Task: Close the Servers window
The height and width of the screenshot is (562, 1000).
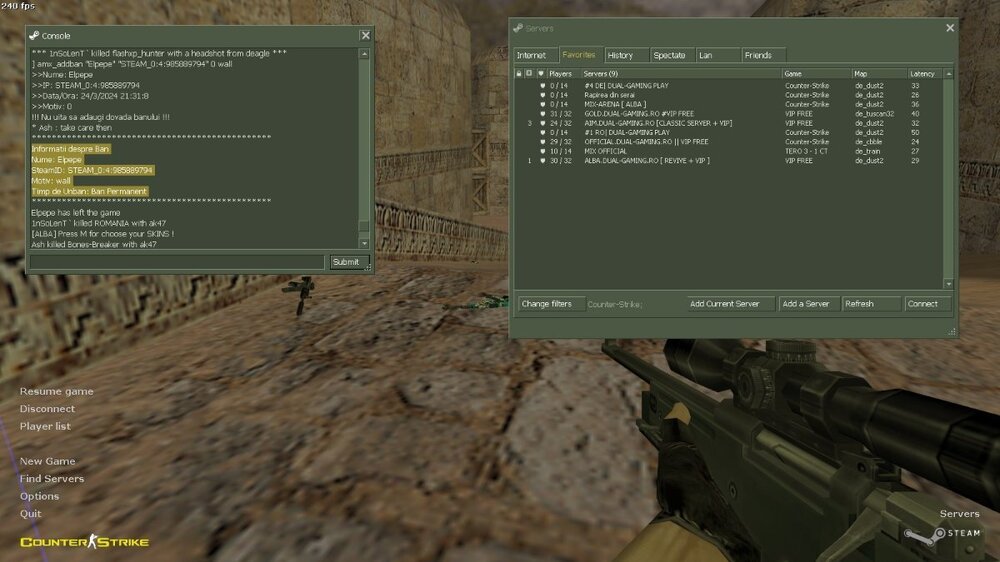Action: pos(948,28)
